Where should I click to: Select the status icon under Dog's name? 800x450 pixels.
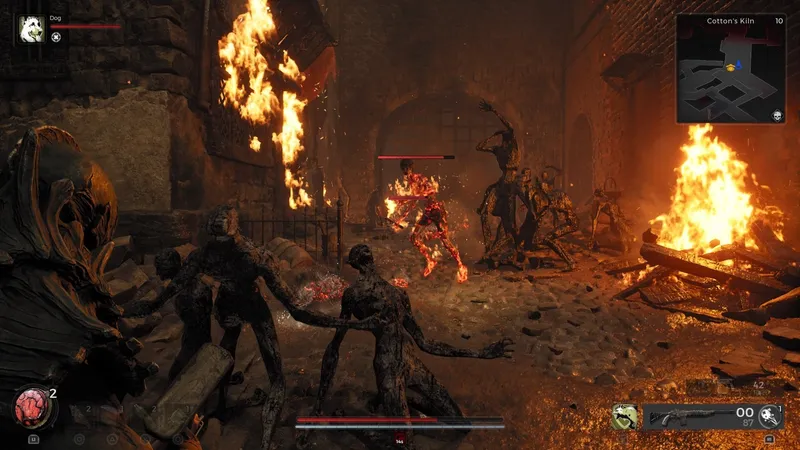[x=57, y=37]
